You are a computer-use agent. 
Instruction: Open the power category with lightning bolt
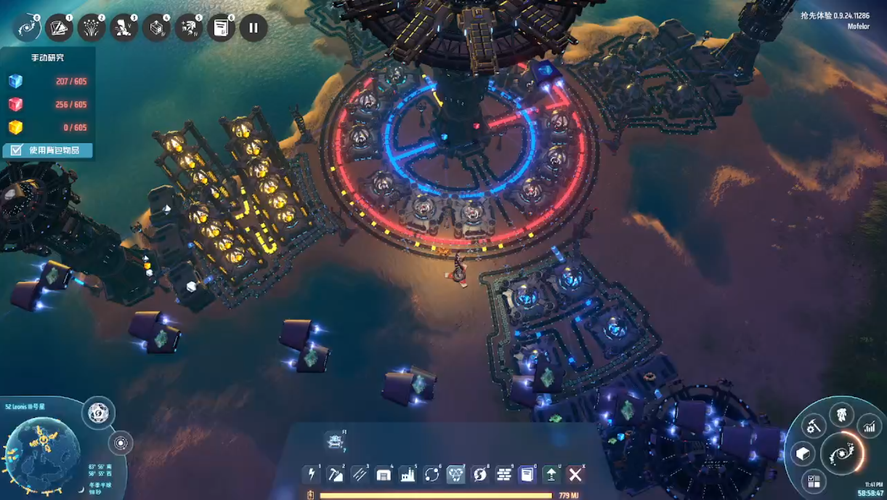coord(312,474)
